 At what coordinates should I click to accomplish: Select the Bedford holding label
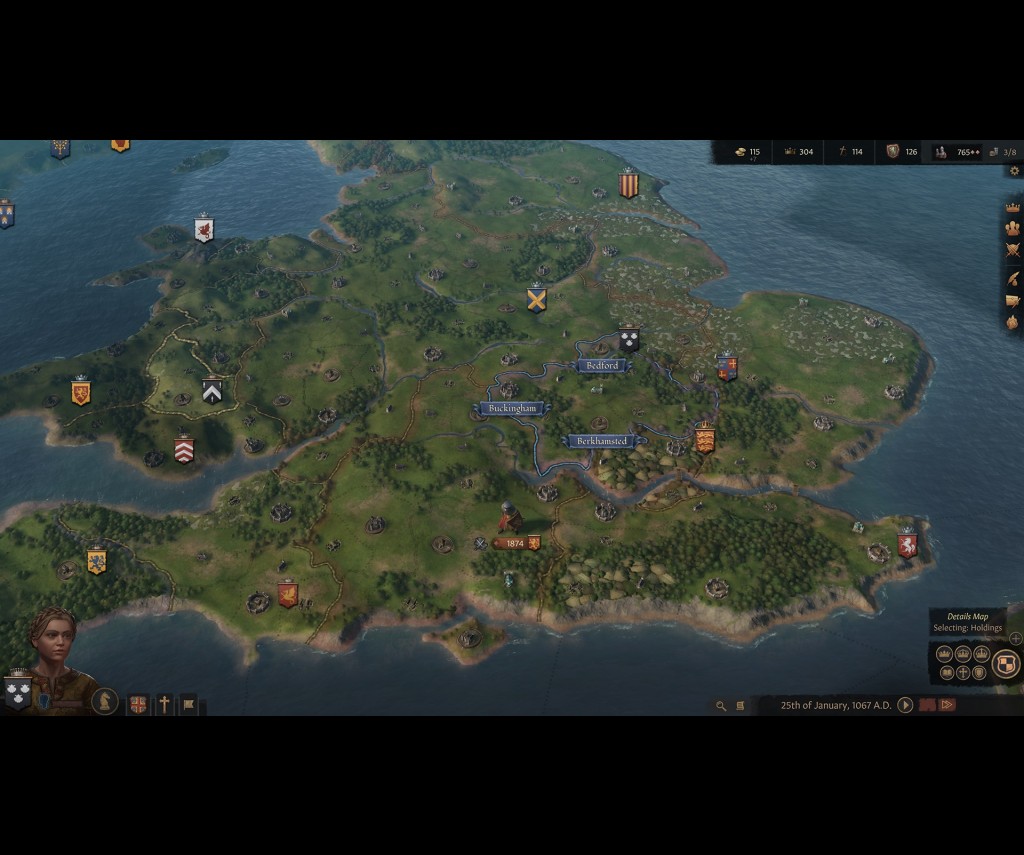(x=602, y=366)
